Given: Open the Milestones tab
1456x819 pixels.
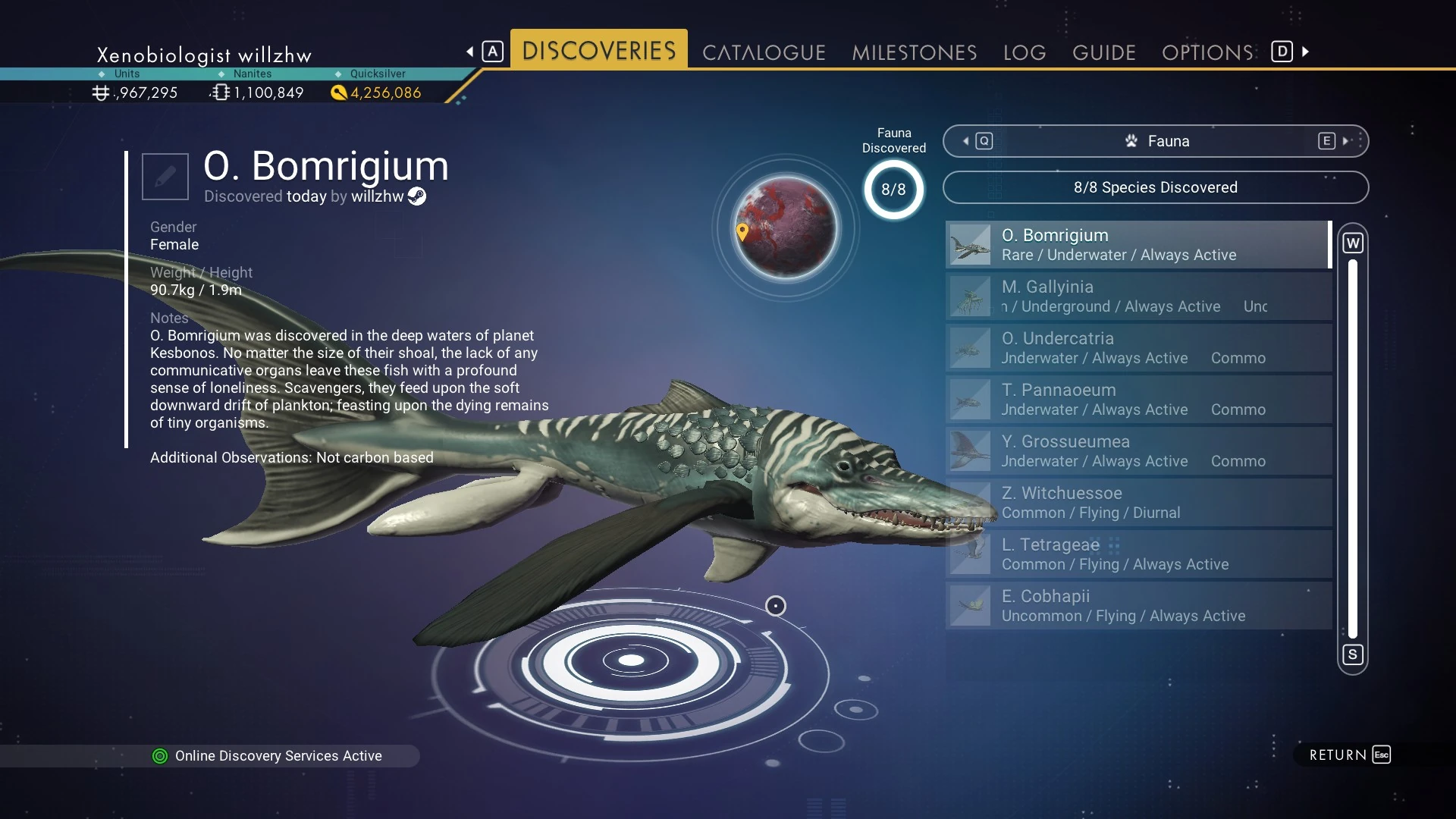Looking at the screenshot, I should (914, 52).
